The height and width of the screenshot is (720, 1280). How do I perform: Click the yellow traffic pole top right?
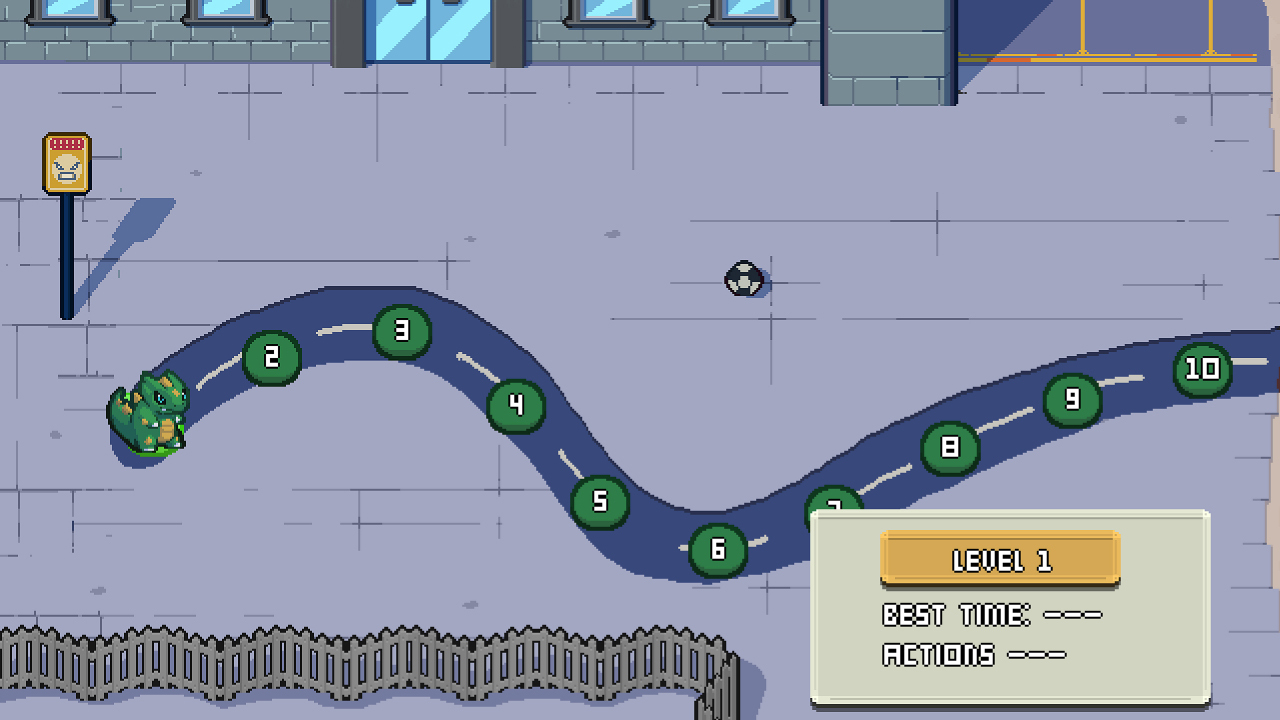[1085, 30]
